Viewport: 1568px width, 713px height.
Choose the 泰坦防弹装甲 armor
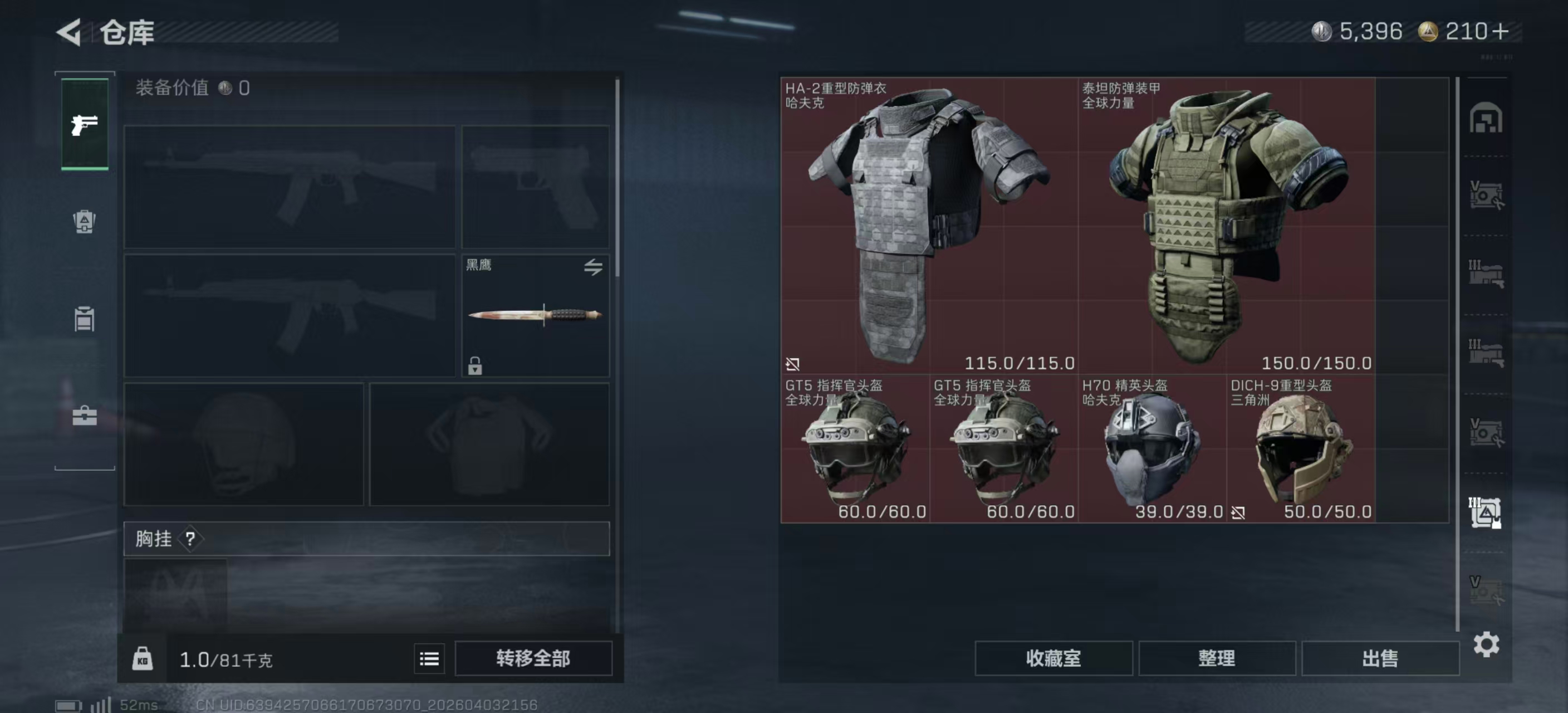pos(1226,225)
